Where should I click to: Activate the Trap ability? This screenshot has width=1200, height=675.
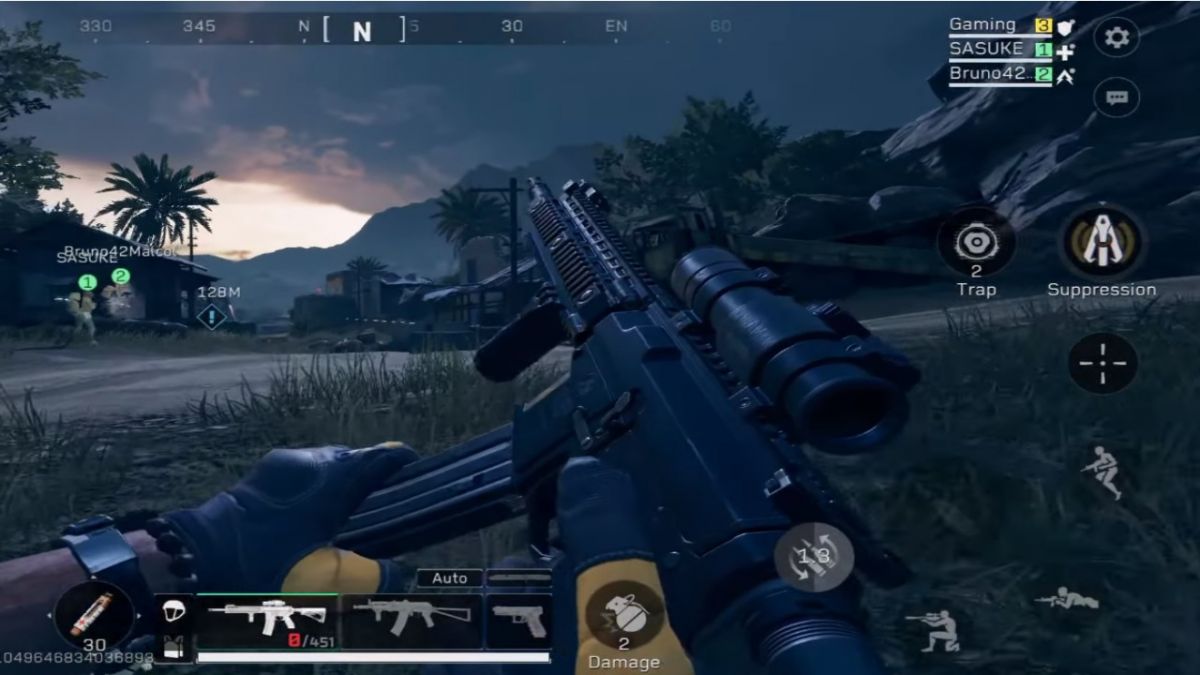(976, 243)
